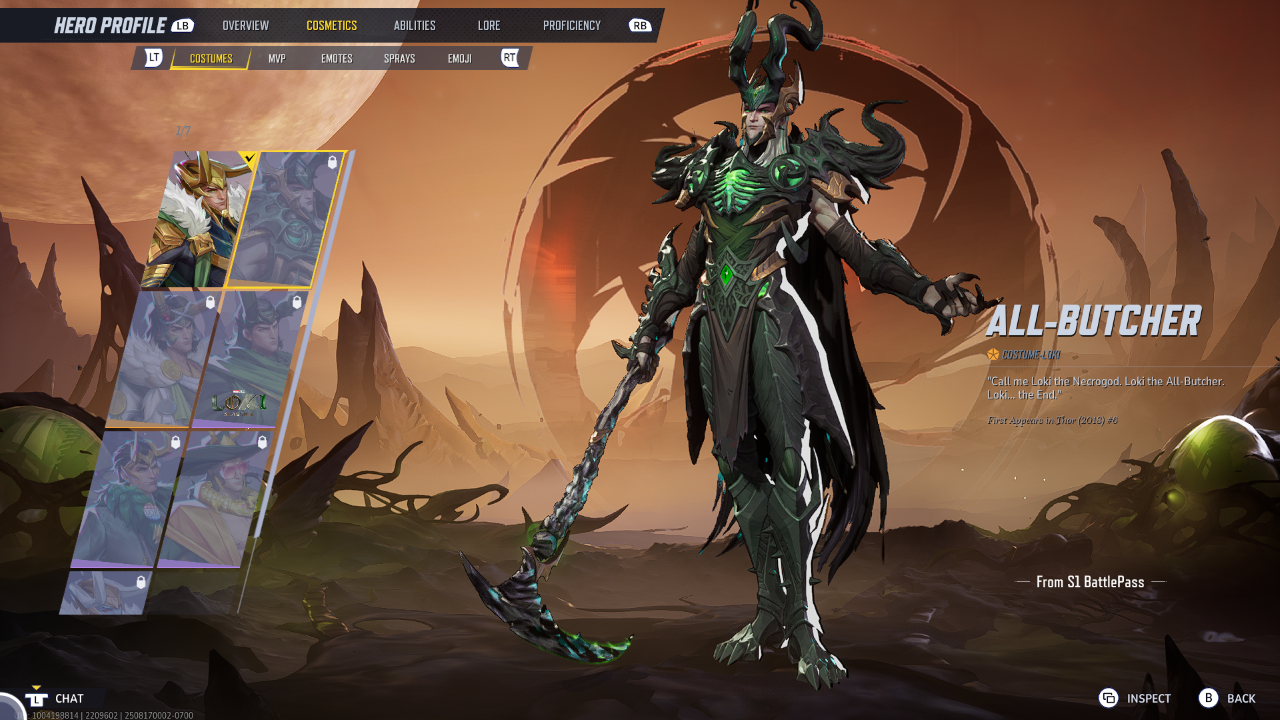Open the Emotes sub-tab
This screenshot has height=720, width=1280.
click(336, 59)
